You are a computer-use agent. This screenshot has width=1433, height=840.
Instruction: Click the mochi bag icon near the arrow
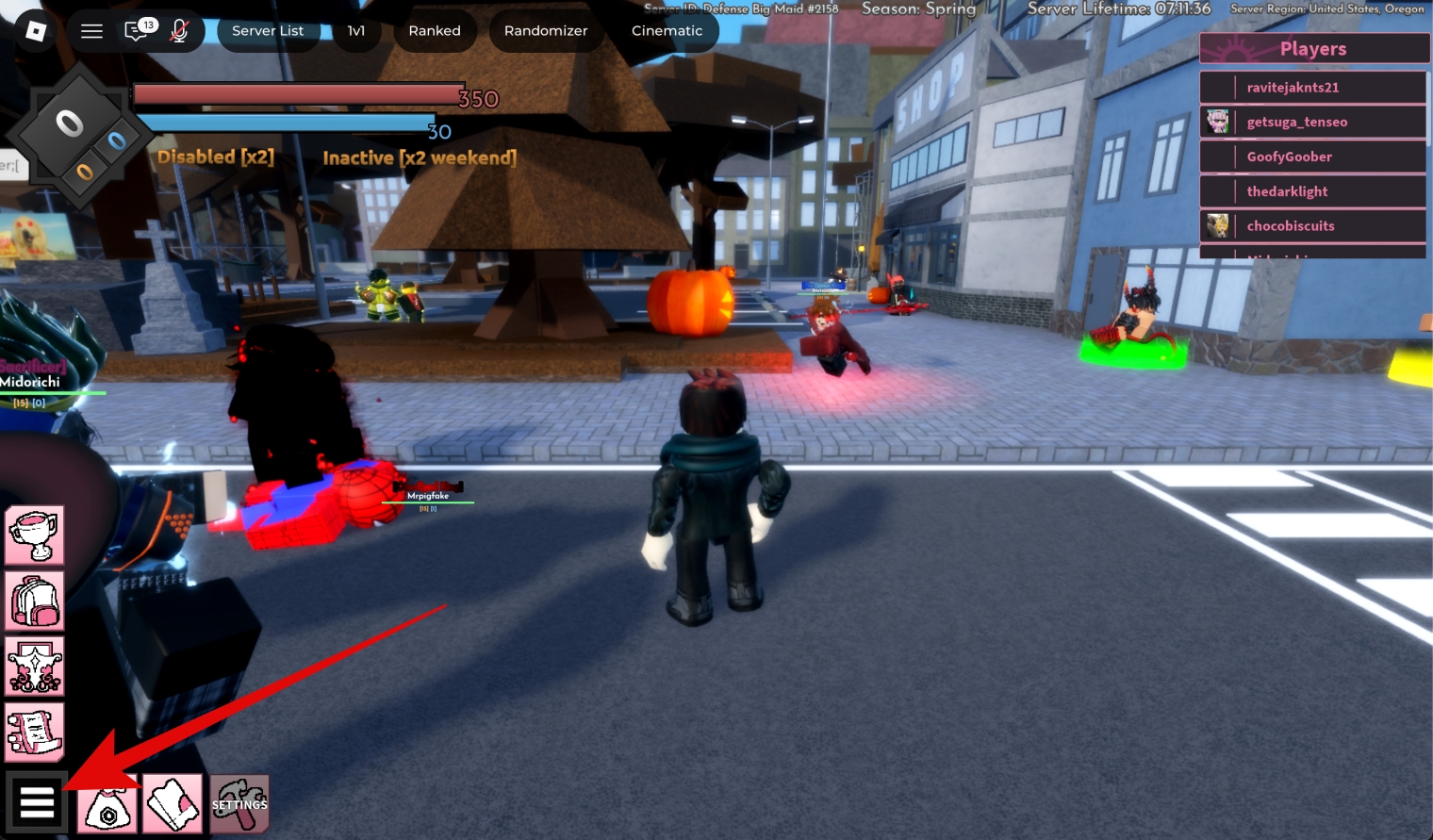[x=107, y=802]
